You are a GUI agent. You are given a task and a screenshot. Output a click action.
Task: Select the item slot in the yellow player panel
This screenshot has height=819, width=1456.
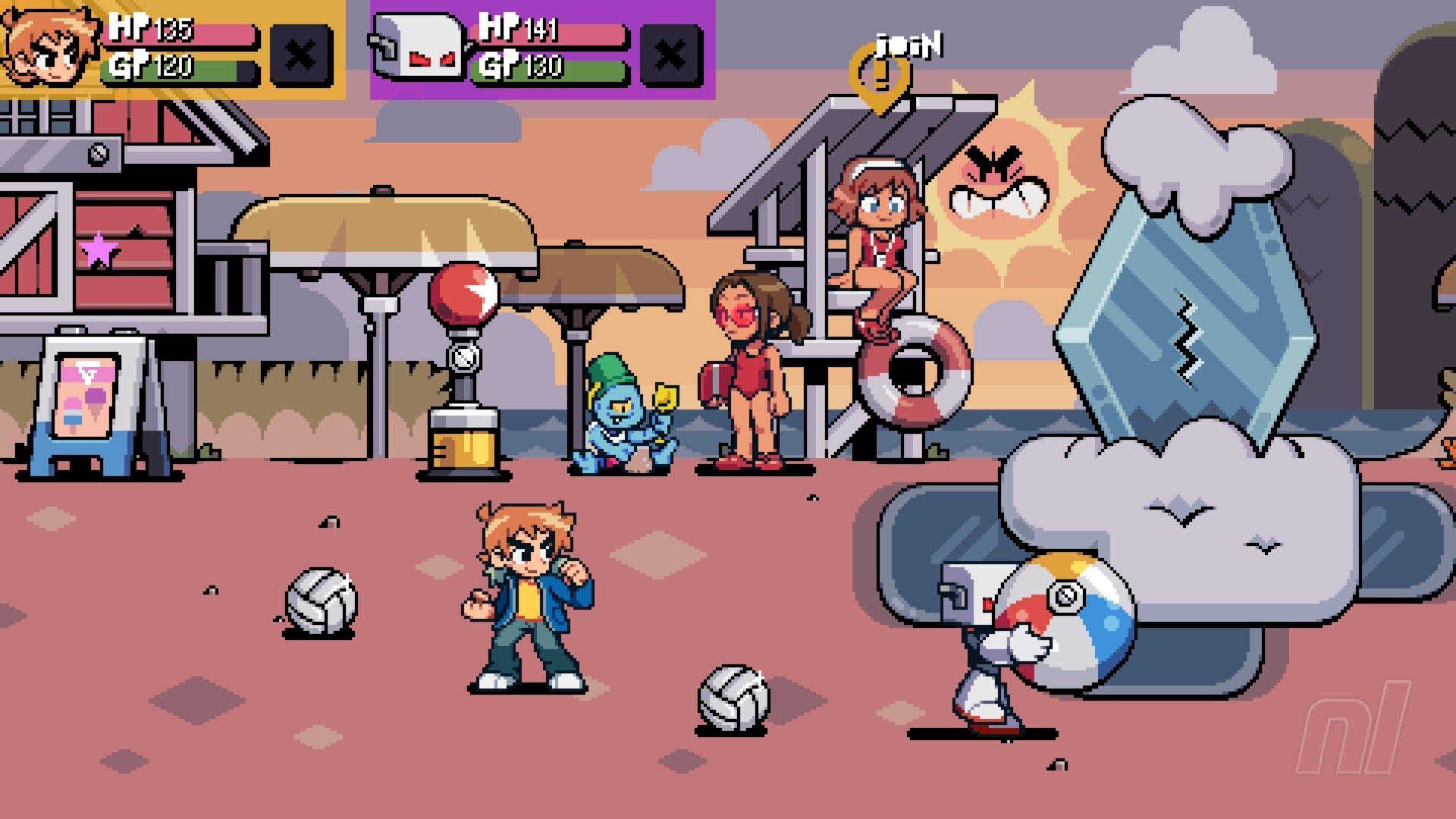301,55
